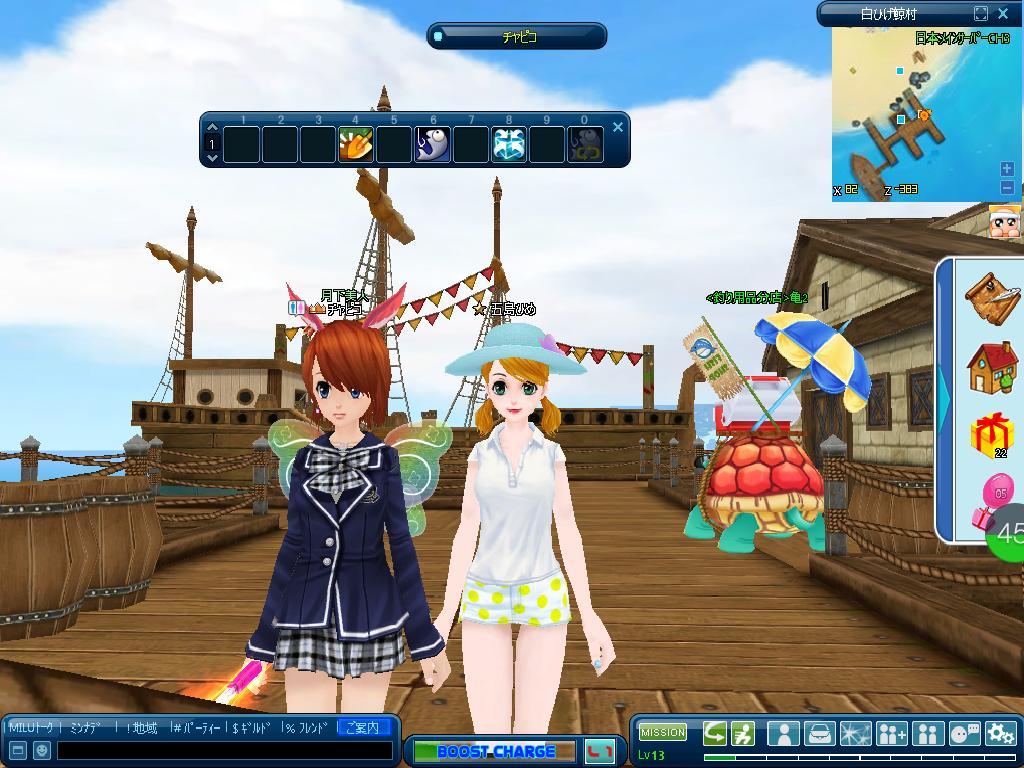Click the BOOST CHARGE bar
This screenshot has width=1024, height=768.
pyautogui.click(x=496, y=751)
